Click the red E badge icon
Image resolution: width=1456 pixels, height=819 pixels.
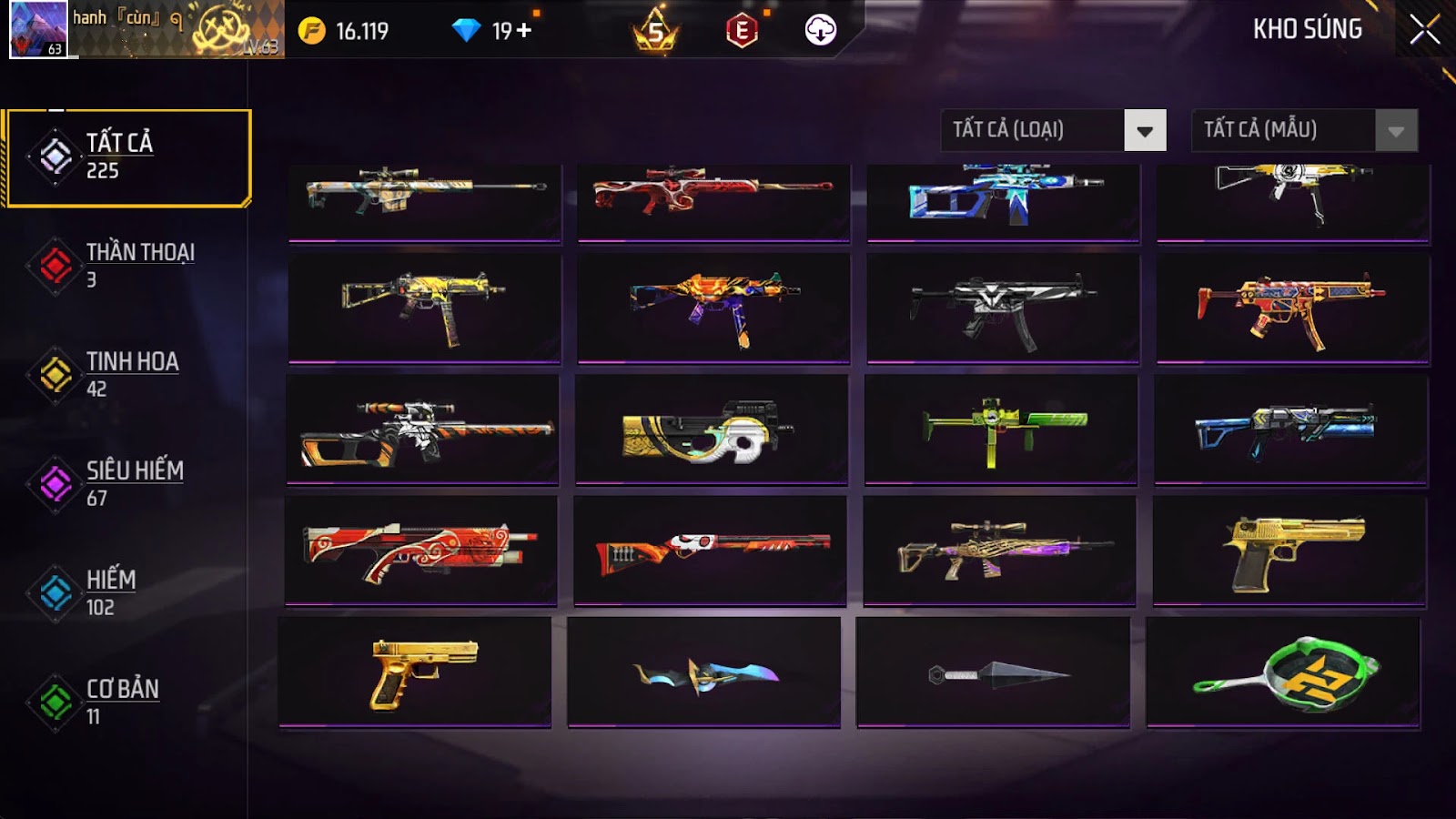pos(742,31)
